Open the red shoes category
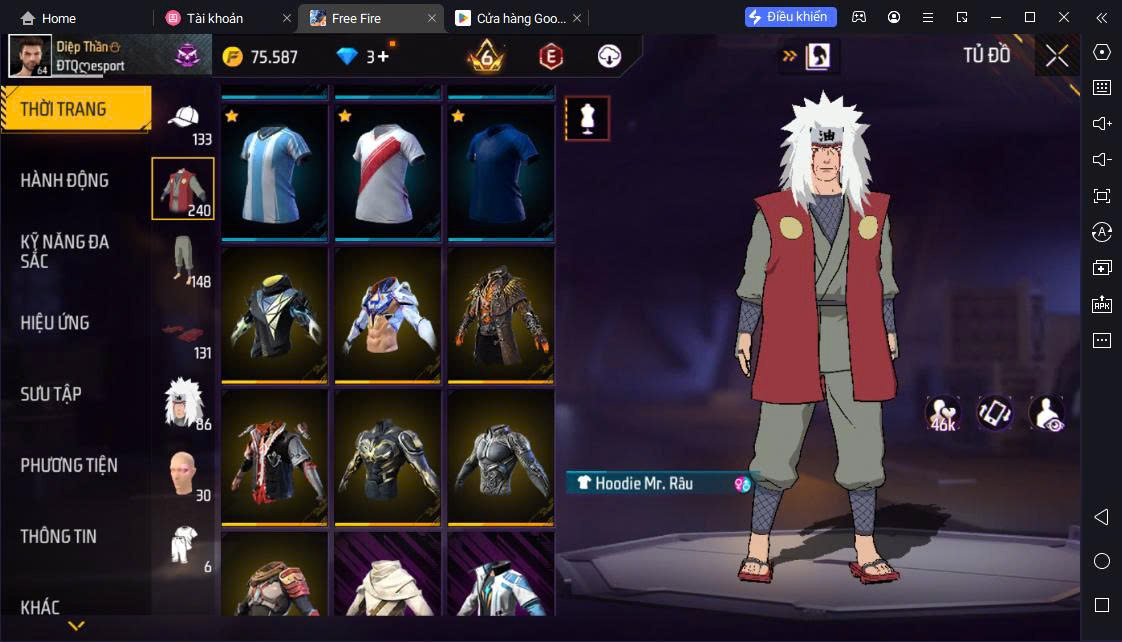Viewport: 1122px width, 642px height. point(183,335)
